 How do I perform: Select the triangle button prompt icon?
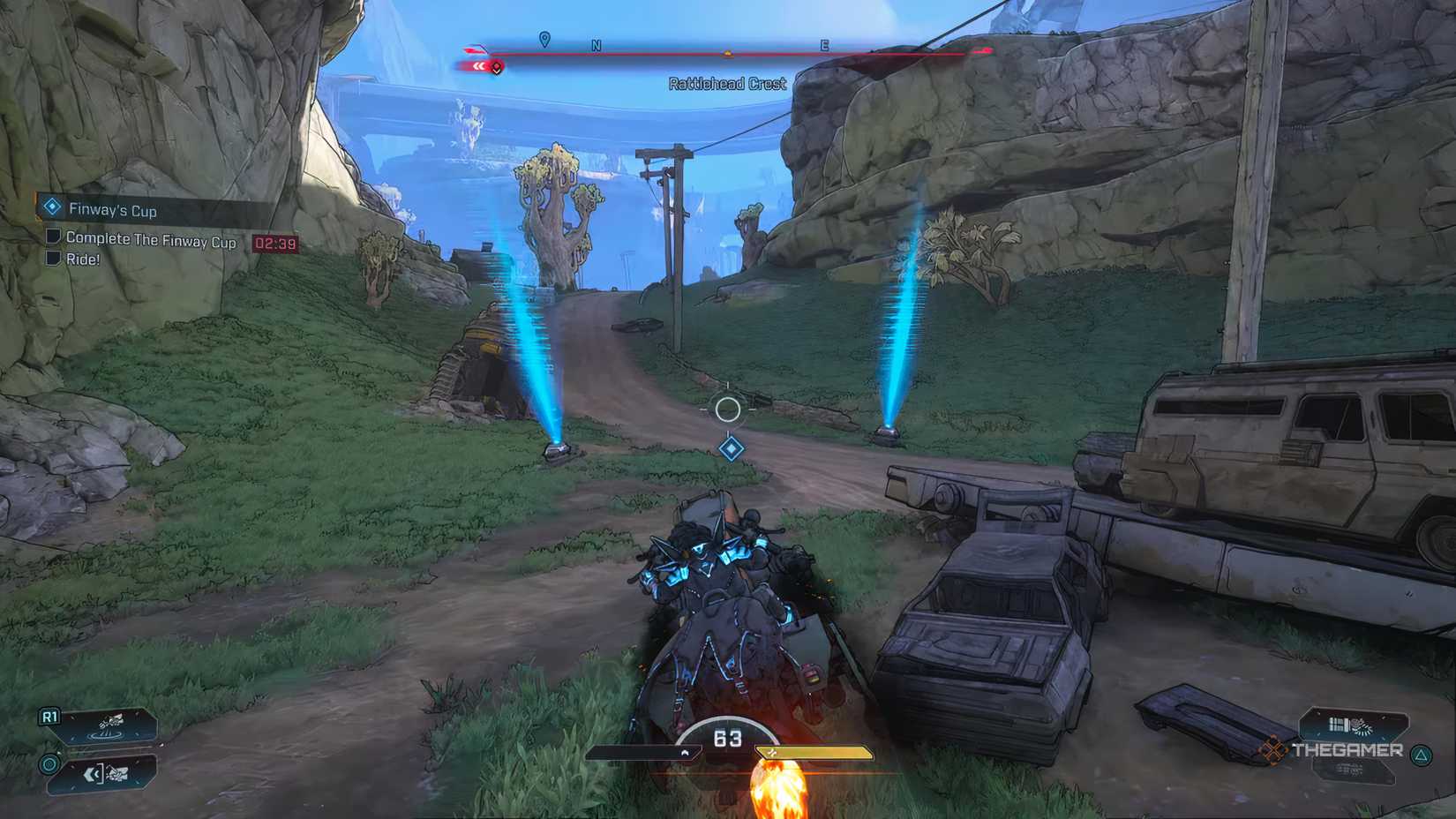click(x=1422, y=753)
